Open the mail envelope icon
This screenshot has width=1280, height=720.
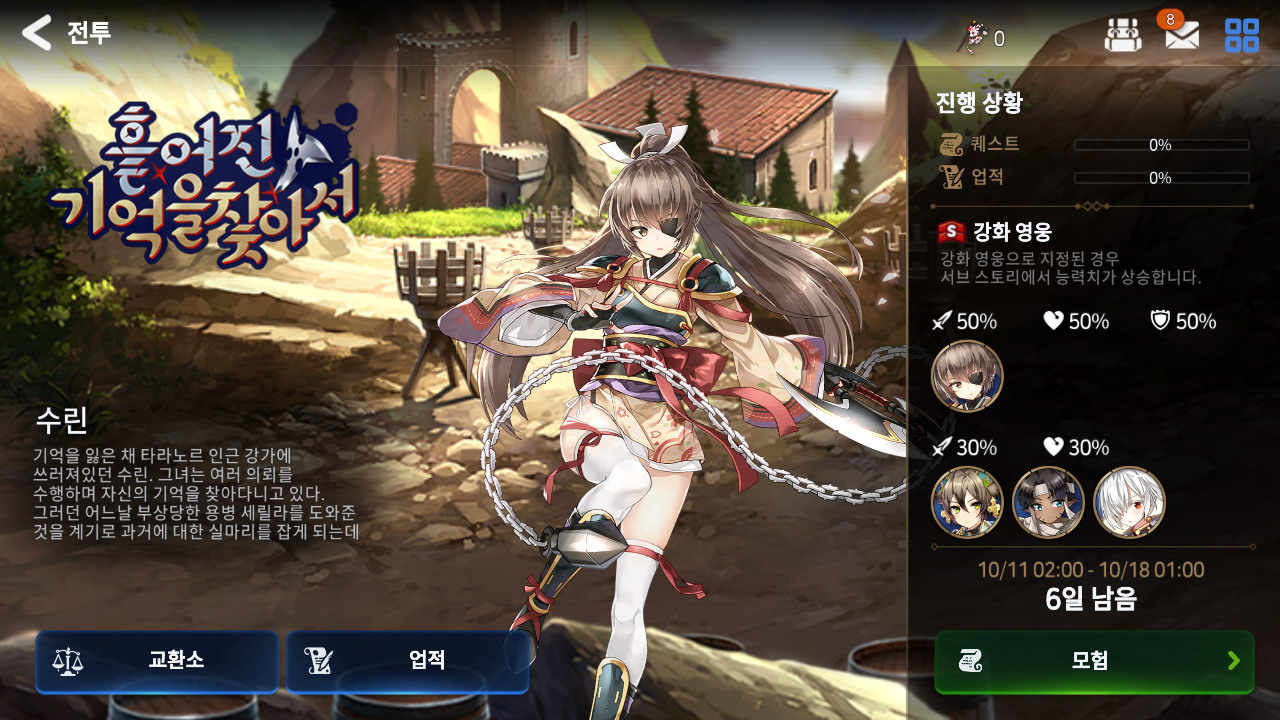[x=1182, y=36]
